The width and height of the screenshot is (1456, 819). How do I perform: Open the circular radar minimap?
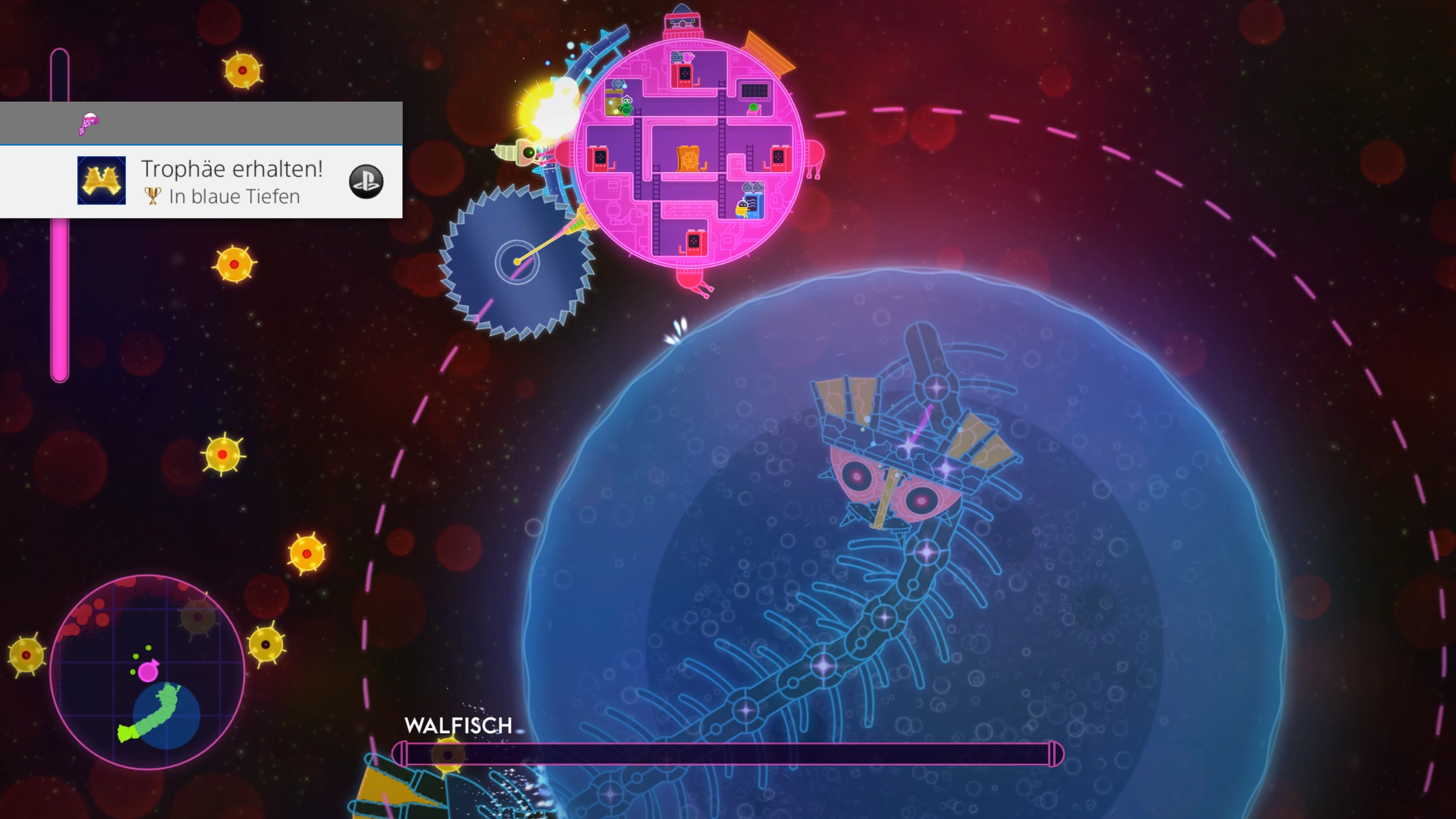click(147, 672)
